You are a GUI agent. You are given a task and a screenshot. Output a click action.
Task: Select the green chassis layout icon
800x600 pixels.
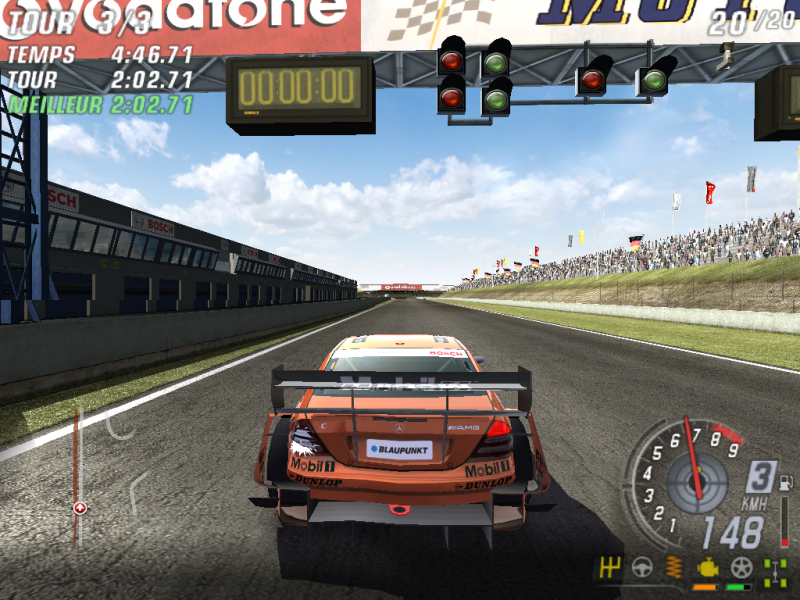coord(774,569)
